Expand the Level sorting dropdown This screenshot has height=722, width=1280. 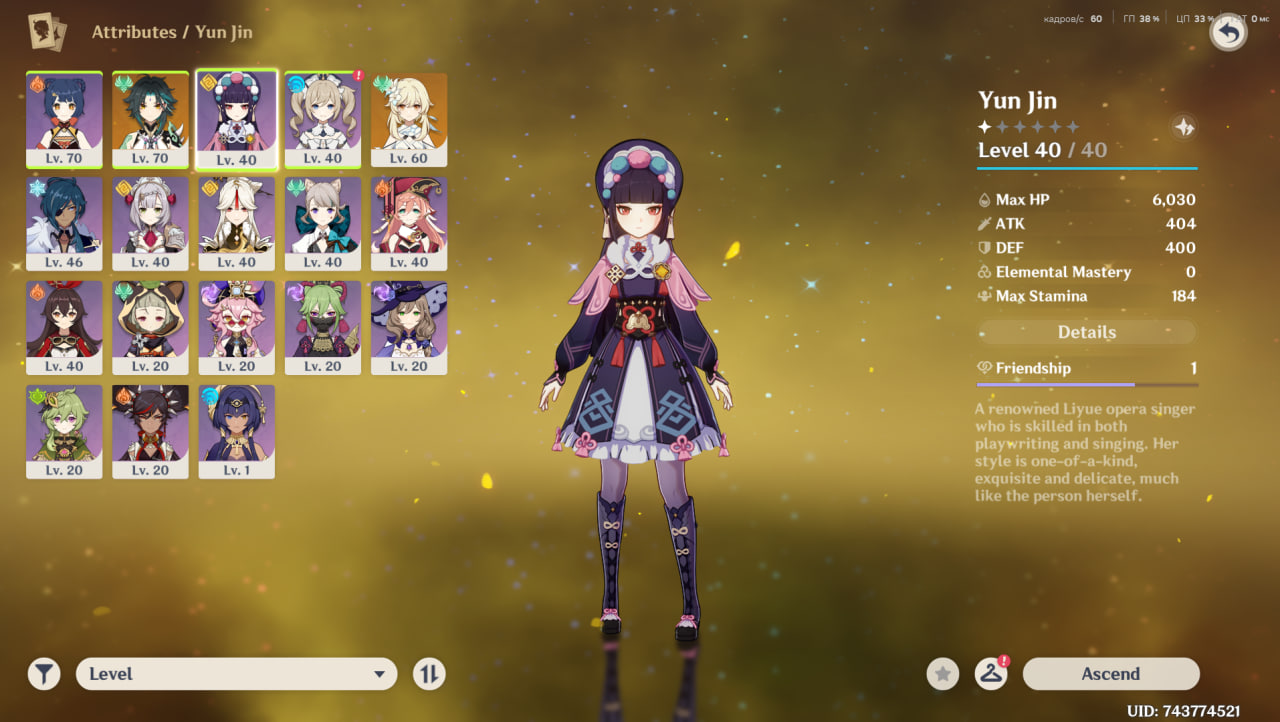click(236, 674)
